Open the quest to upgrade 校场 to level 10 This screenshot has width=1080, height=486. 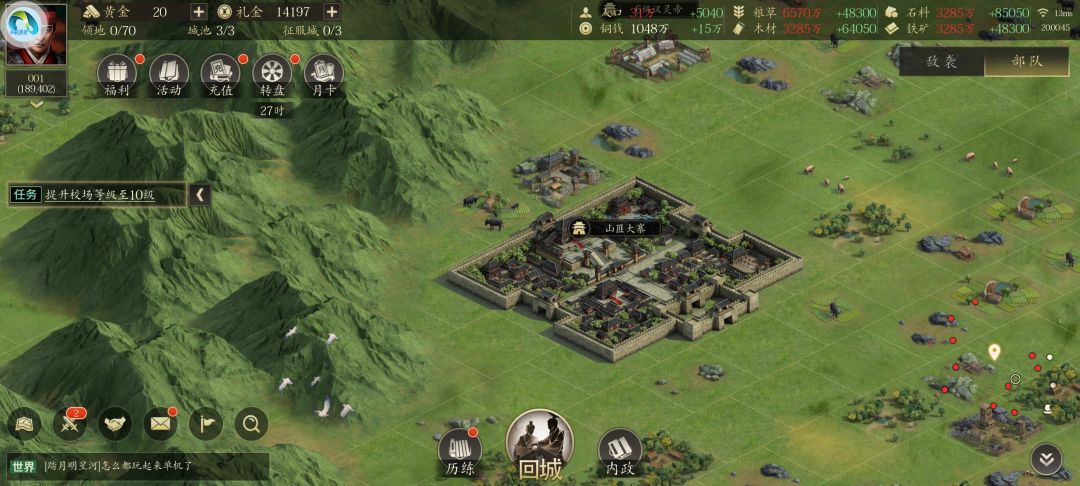[100, 195]
